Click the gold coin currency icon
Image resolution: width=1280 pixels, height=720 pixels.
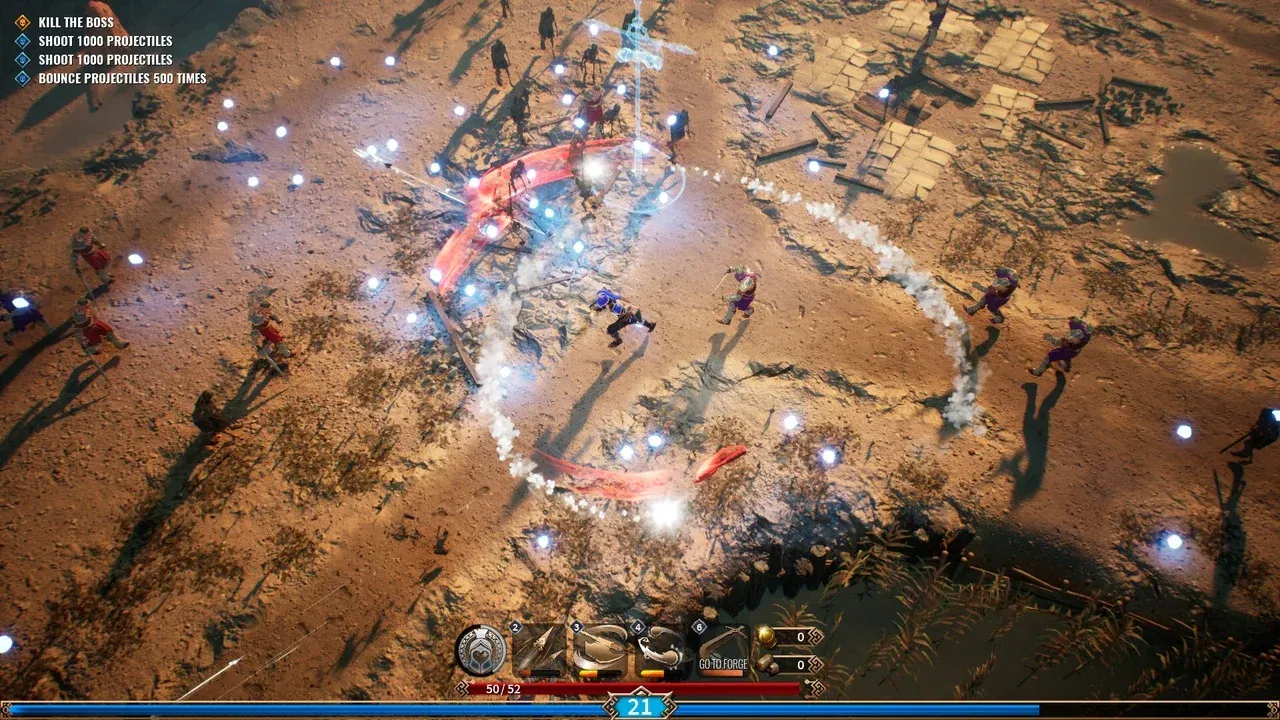click(x=766, y=638)
